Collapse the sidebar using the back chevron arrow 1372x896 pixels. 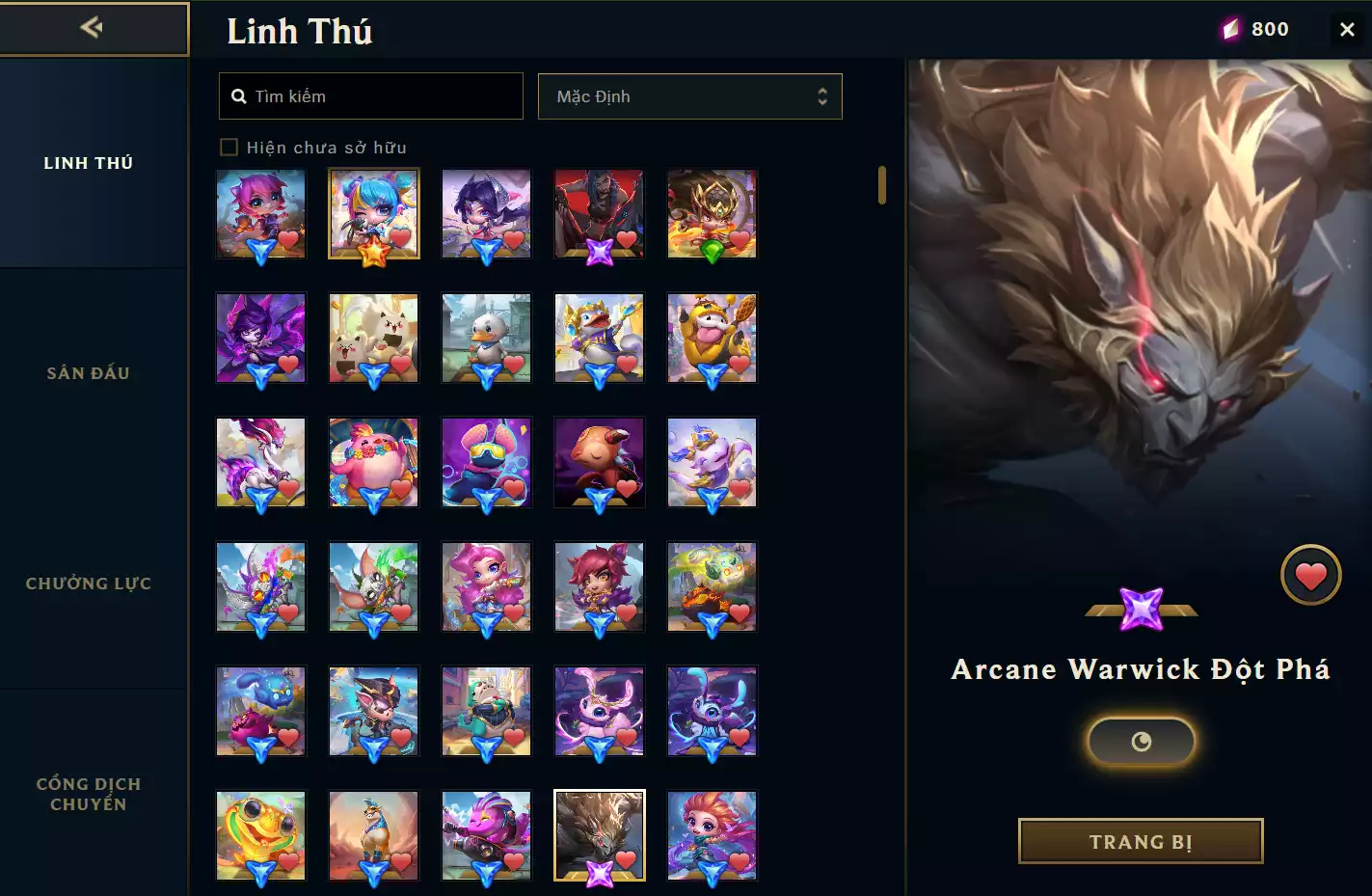91,27
